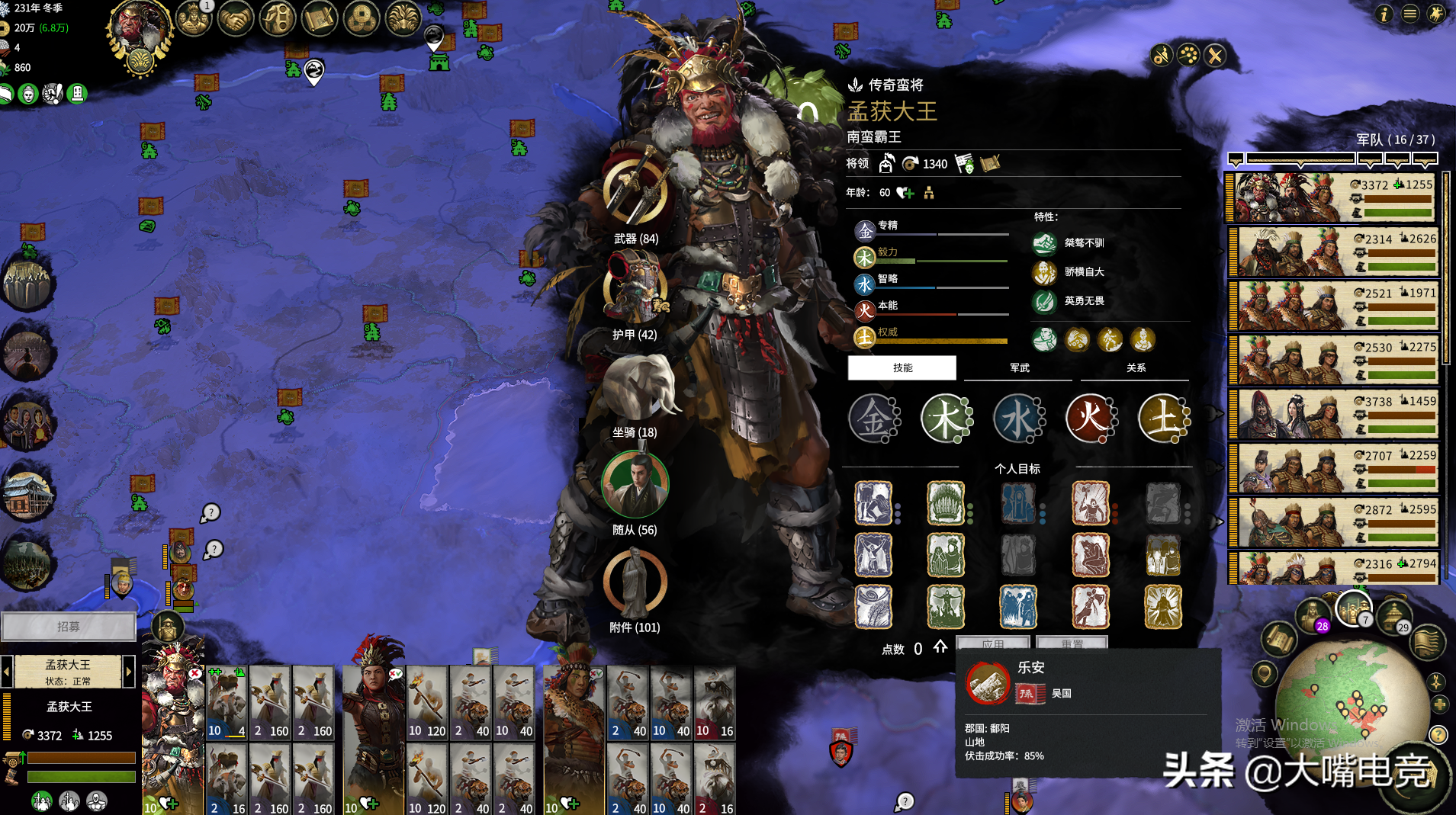
Task: Activate the 火 fire skill element
Action: [1090, 419]
